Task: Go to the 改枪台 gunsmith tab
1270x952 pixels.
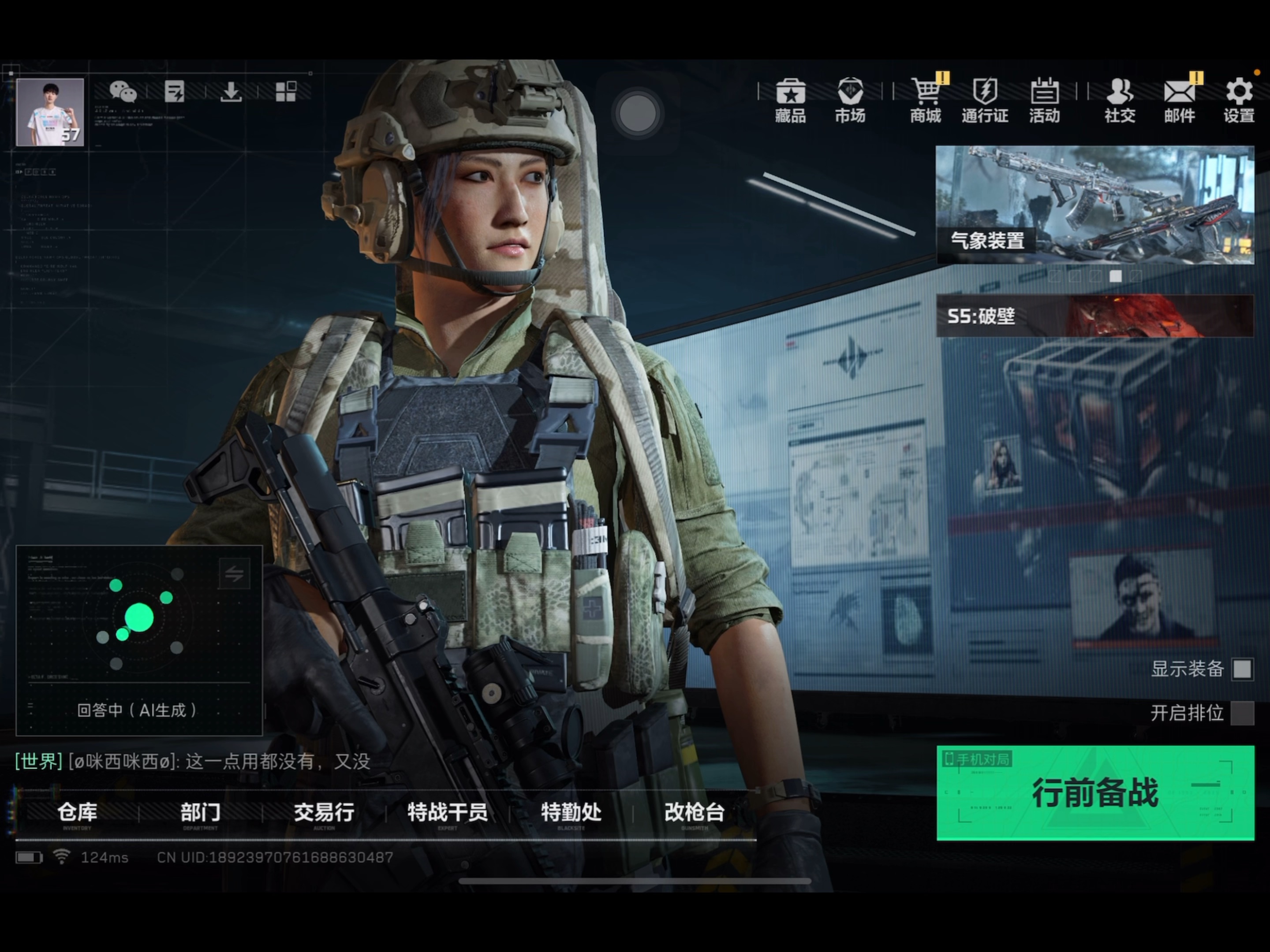Action: (694, 813)
